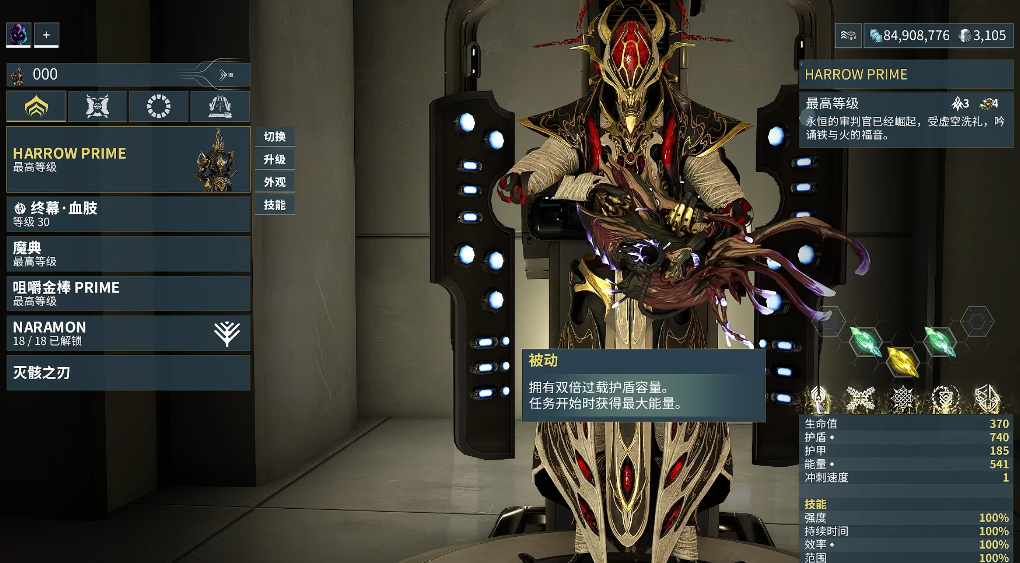Select the yellow archon shard
This screenshot has height=563, width=1020.
[x=902, y=359]
